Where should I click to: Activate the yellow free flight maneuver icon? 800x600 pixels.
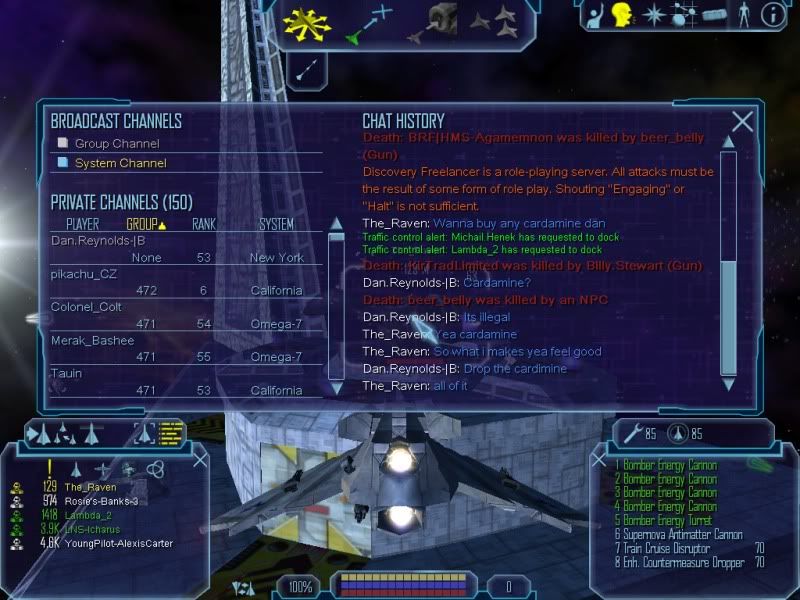pos(308,24)
